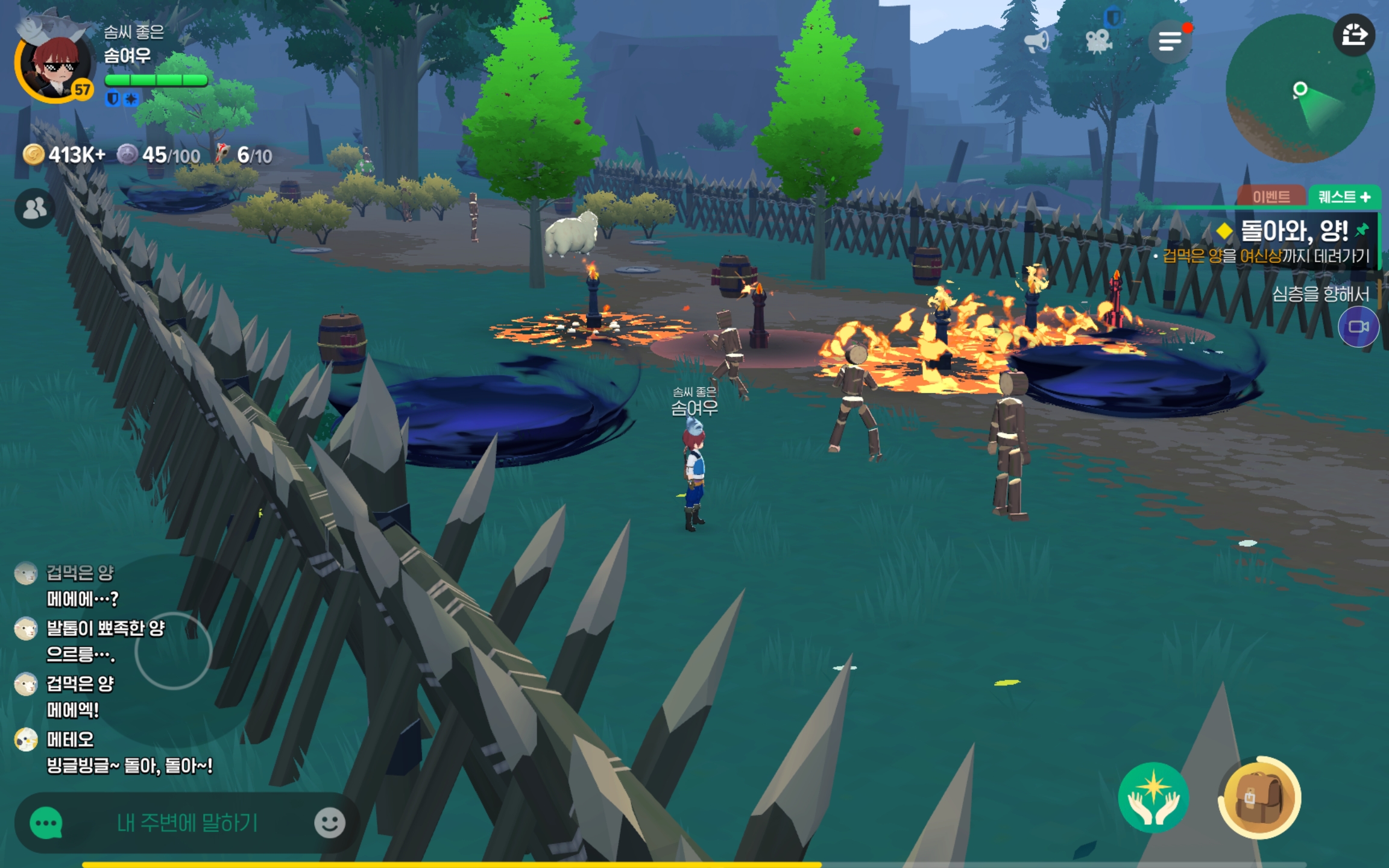Open the megaphone announcements icon

coord(1036,41)
